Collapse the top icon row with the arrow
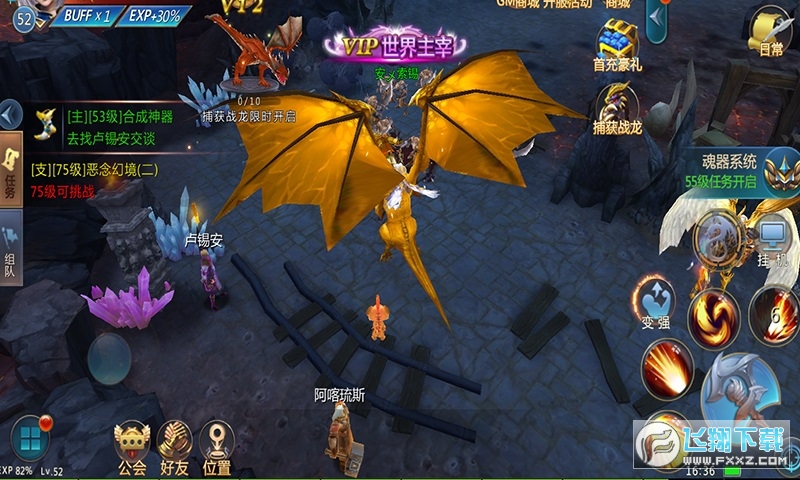This screenshot has height=480, width=800. tap(657, 18)
